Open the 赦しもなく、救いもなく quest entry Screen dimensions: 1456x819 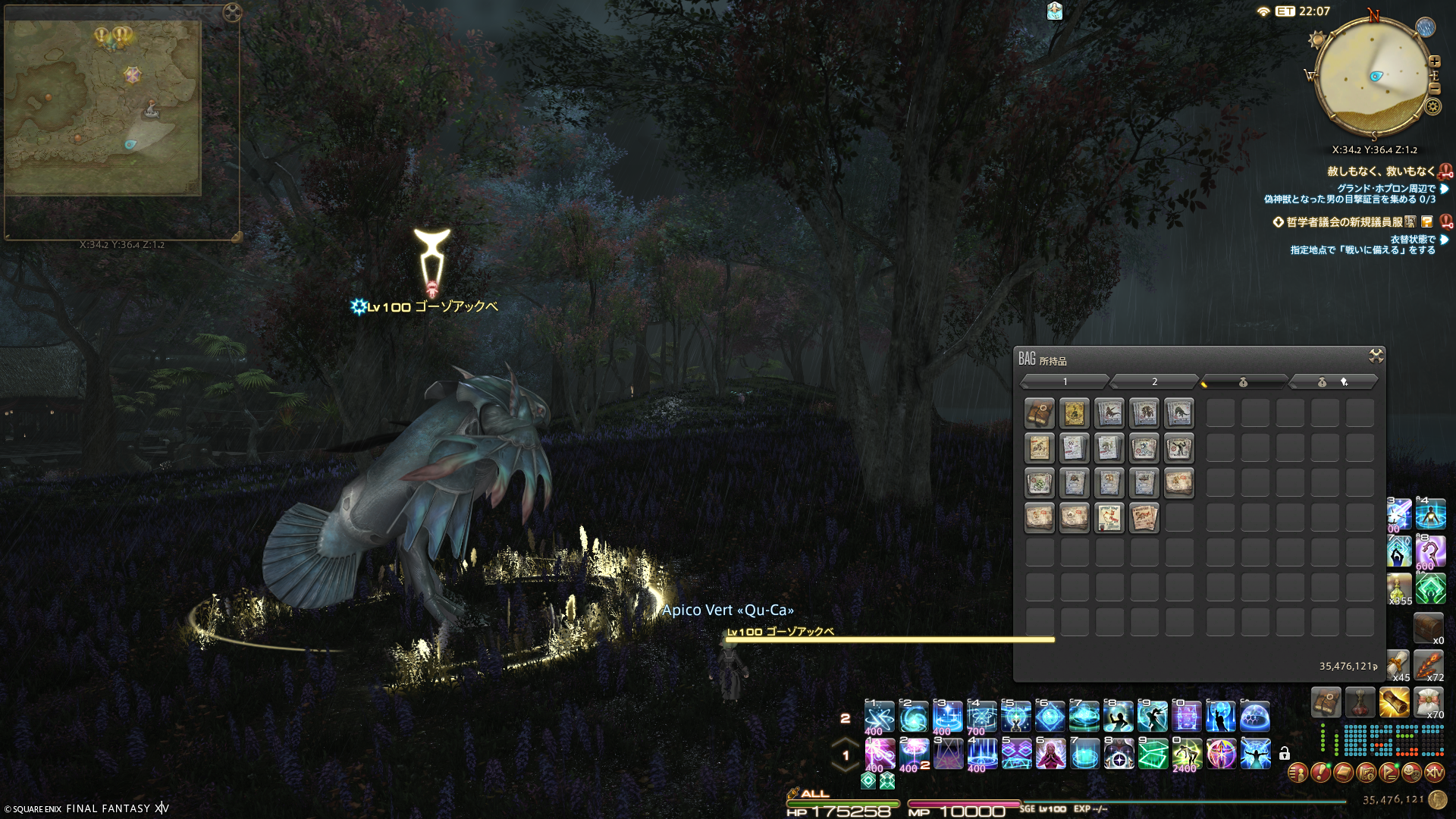tap(1380, 171)
